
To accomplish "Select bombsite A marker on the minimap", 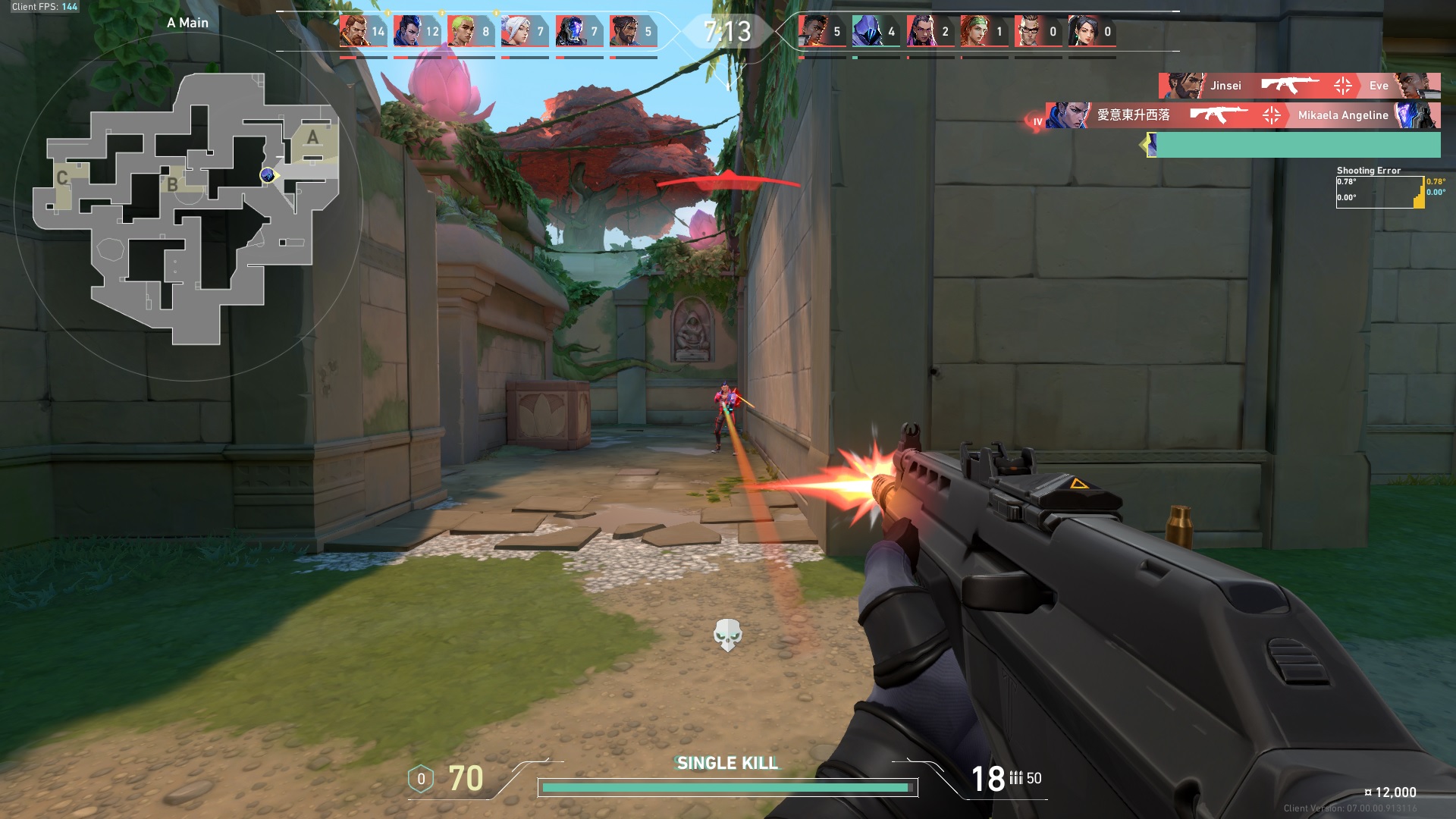I will coord(311,138).
